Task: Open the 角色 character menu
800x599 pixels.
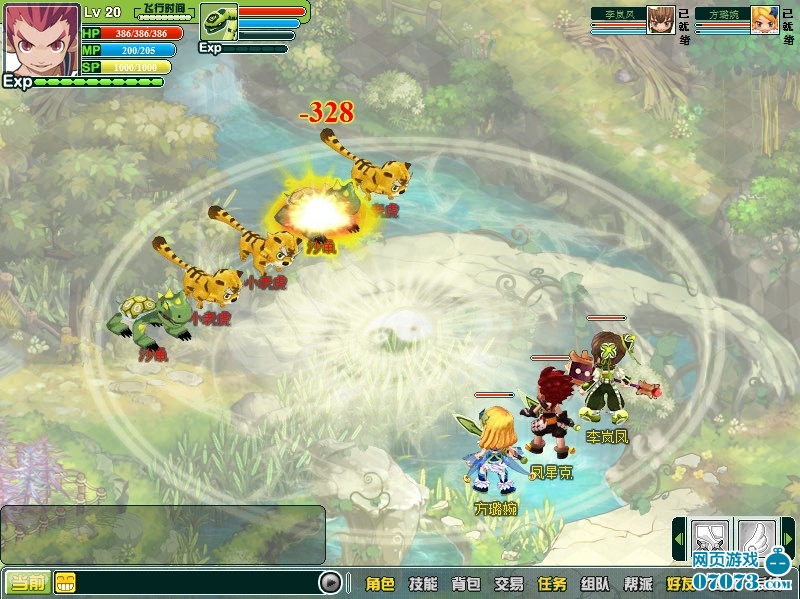Action: (x=380, y=584)
